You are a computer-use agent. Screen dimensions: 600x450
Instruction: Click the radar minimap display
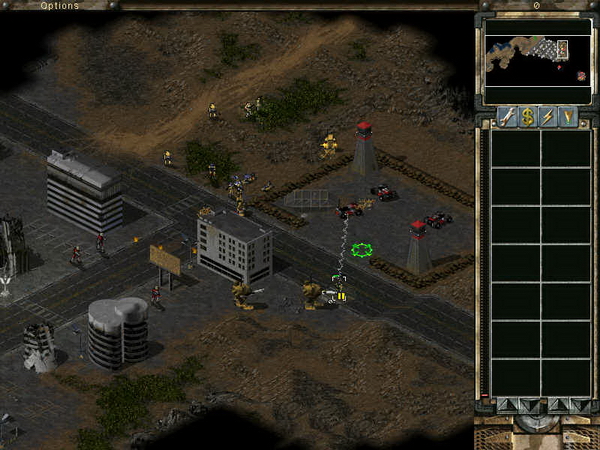[x=536, y=59]
